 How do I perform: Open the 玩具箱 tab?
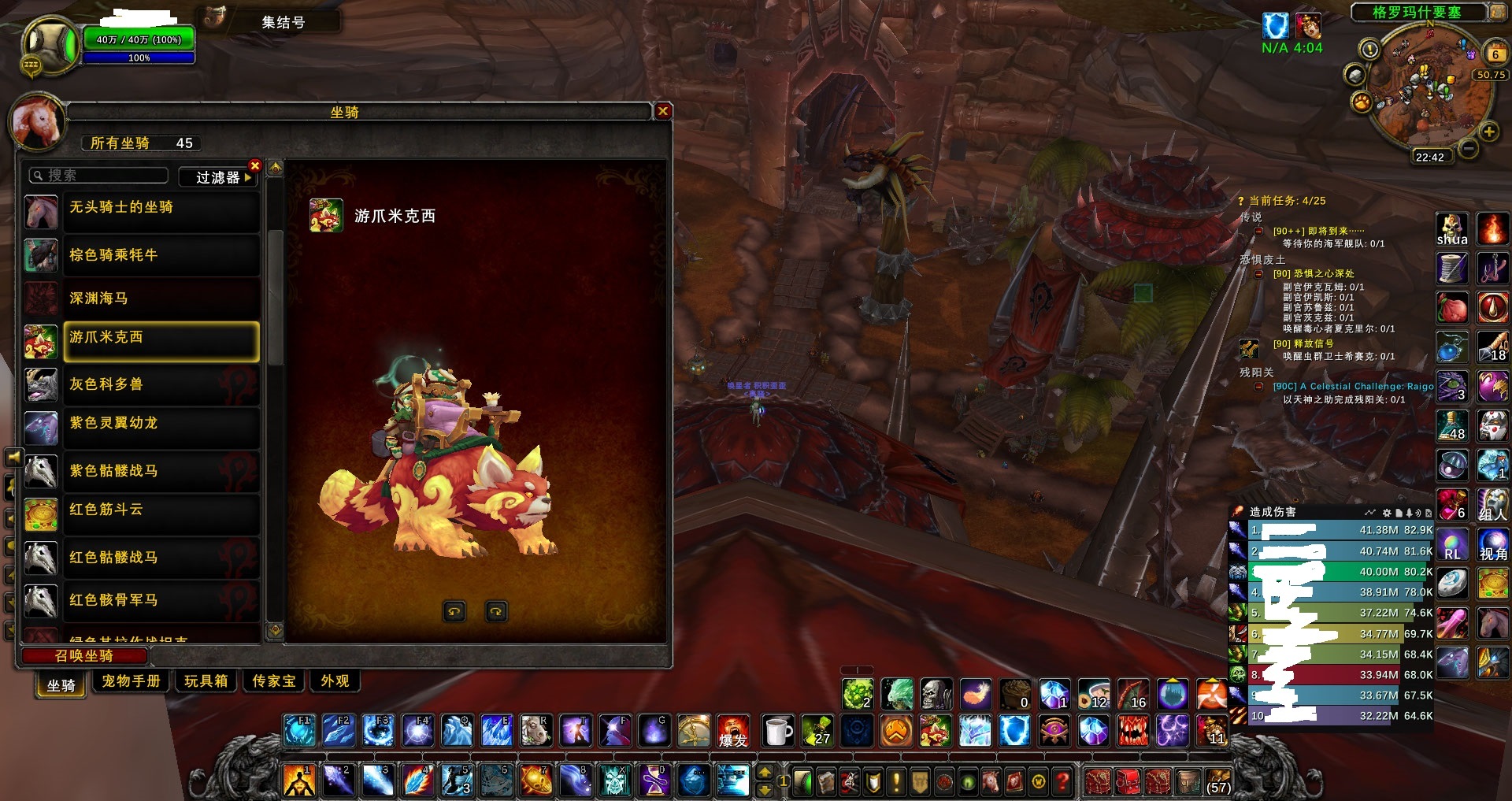point(206,680)
